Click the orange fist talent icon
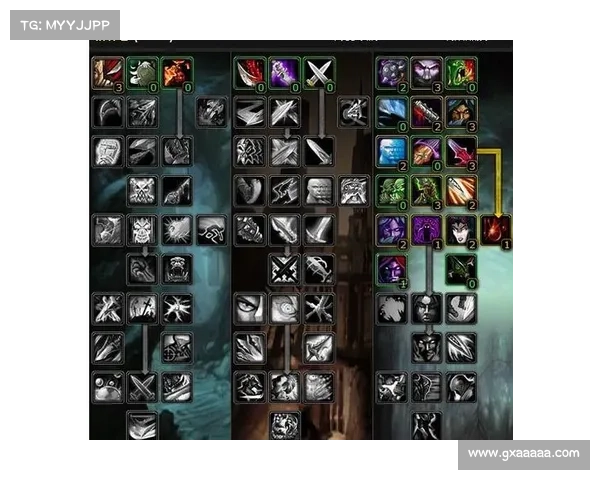The image size is (600, 480). click(427, 150)
